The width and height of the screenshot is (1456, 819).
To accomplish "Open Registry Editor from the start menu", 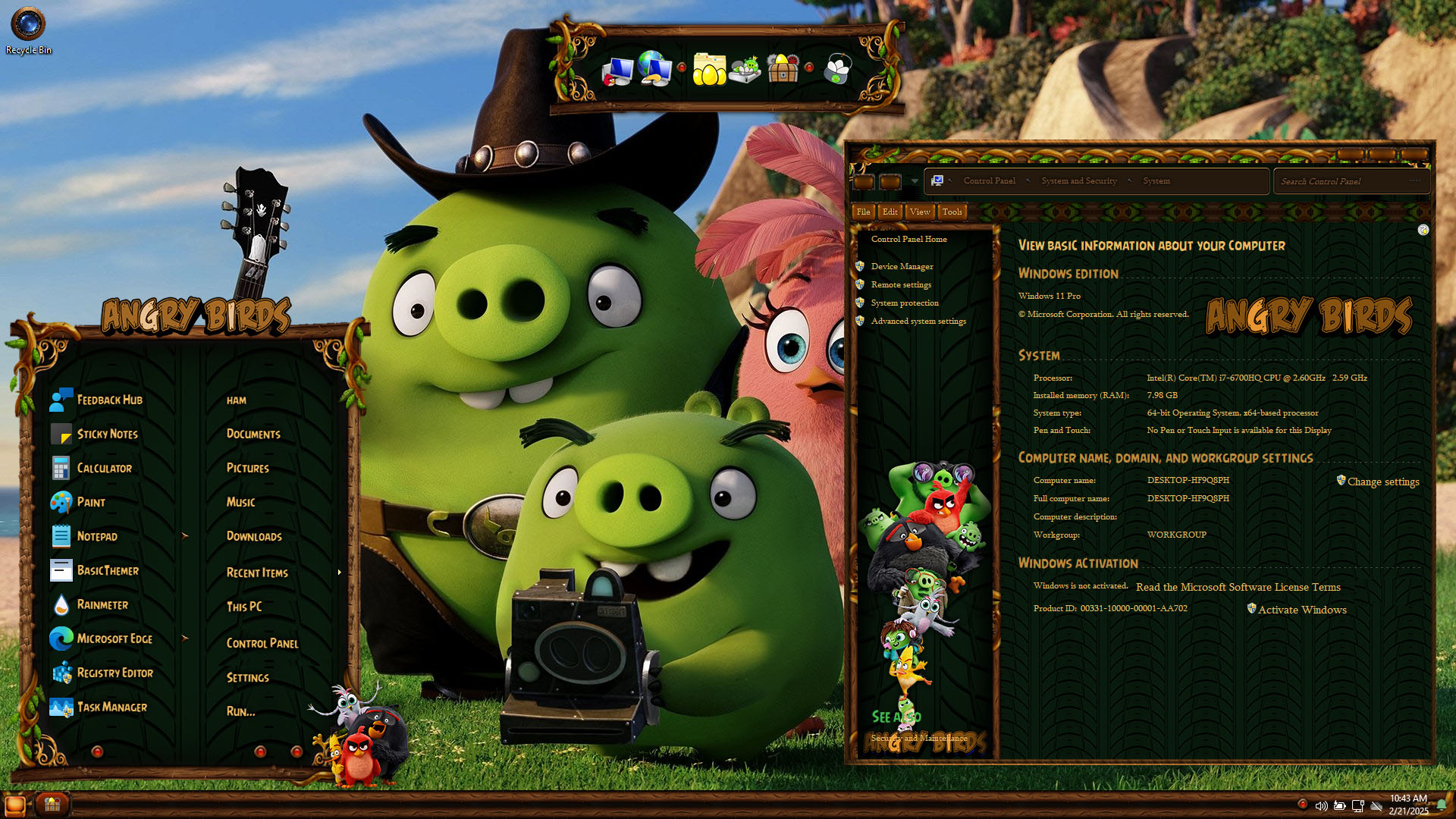I will 115,673.
